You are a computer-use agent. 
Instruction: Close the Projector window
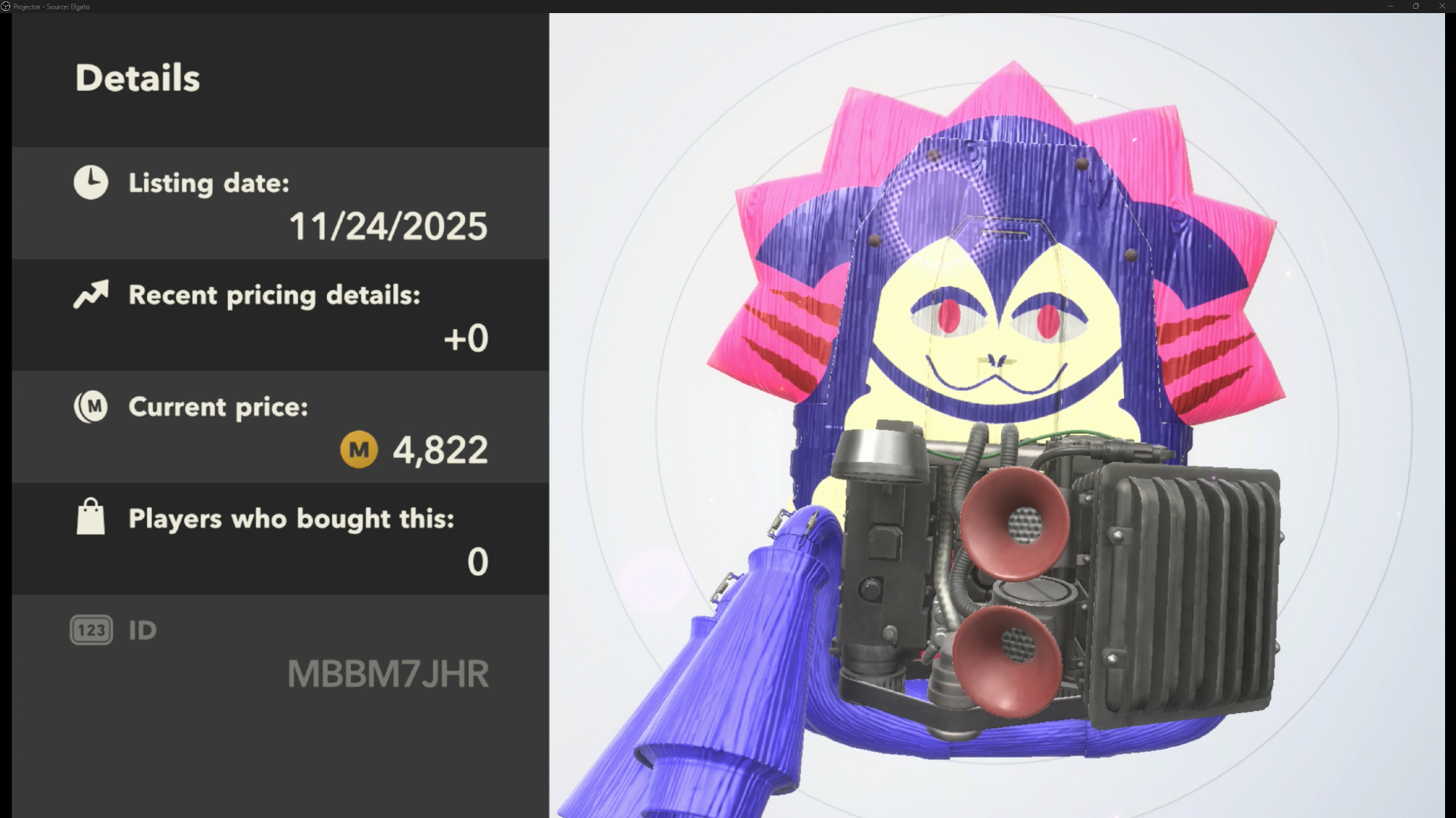(x=1441, y=6)
